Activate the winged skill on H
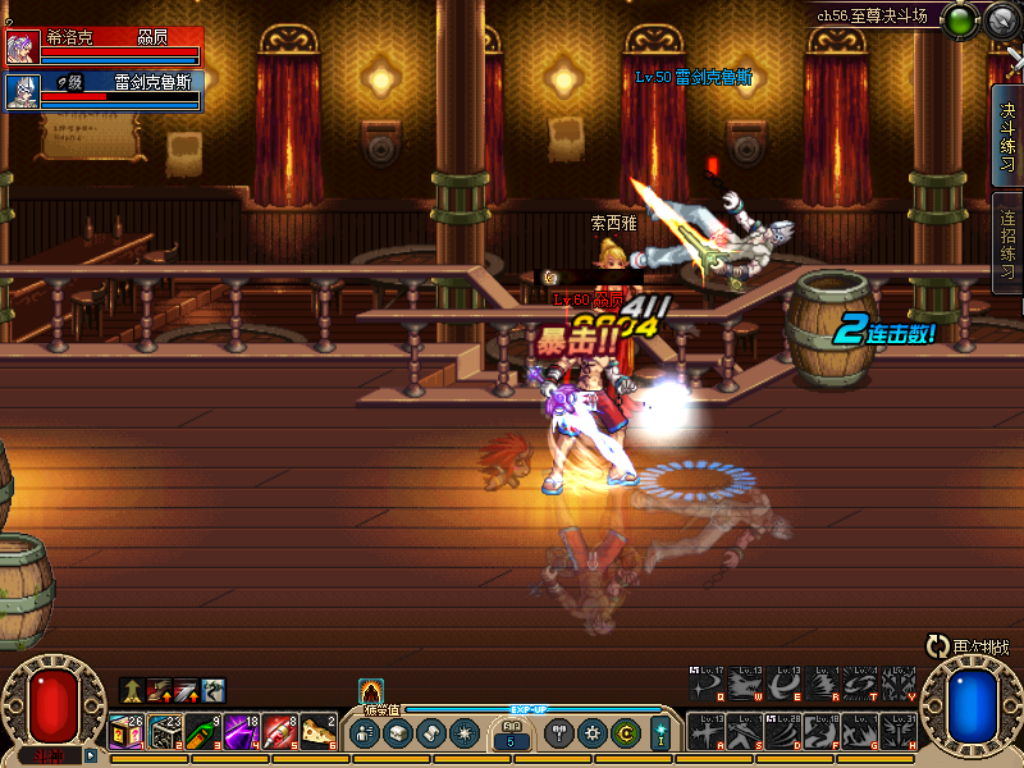Screen dimensions: 1024x768 [x=898, y=732]
